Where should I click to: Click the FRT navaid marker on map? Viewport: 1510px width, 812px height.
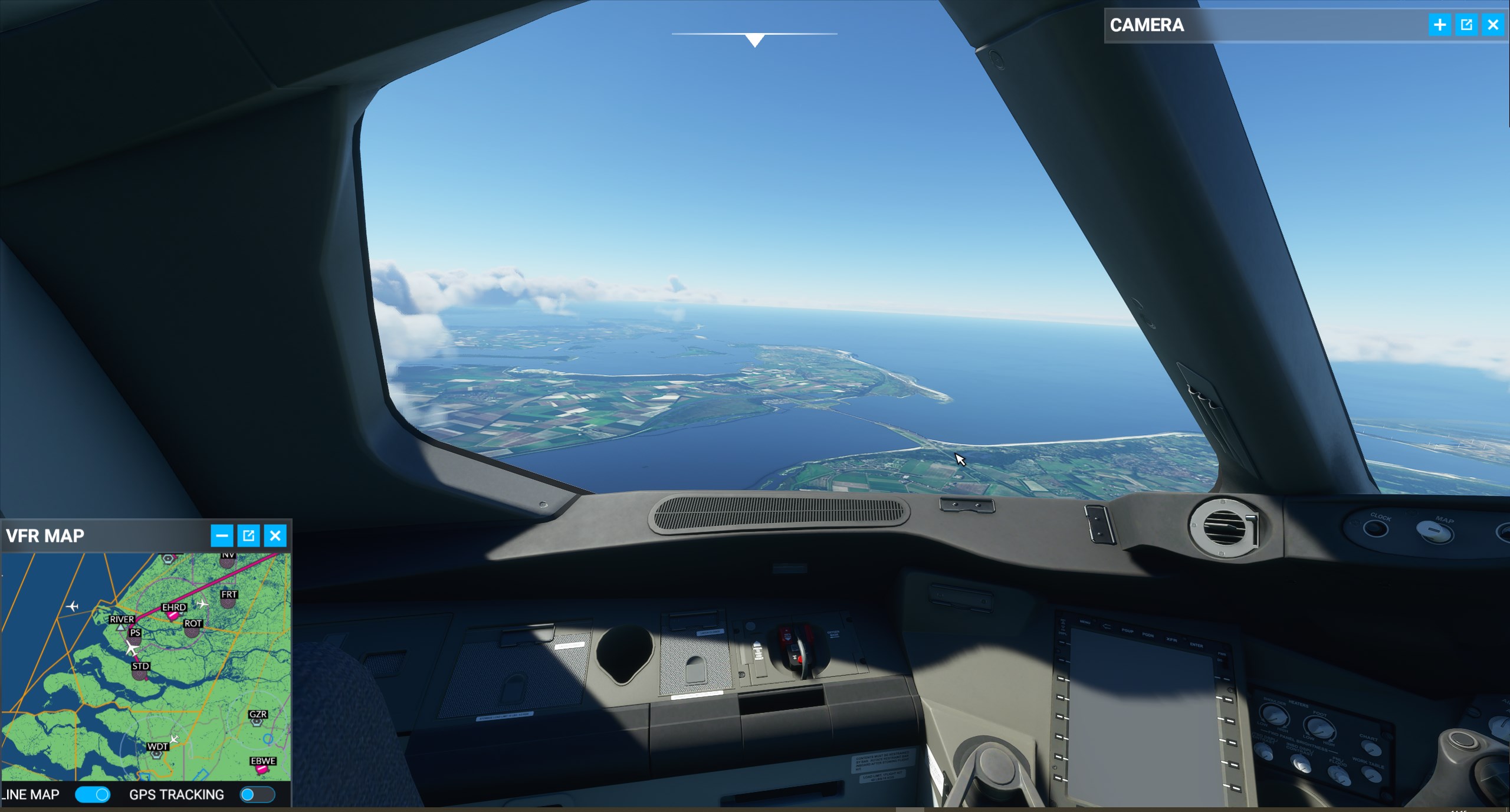click(x=228, y=604)
